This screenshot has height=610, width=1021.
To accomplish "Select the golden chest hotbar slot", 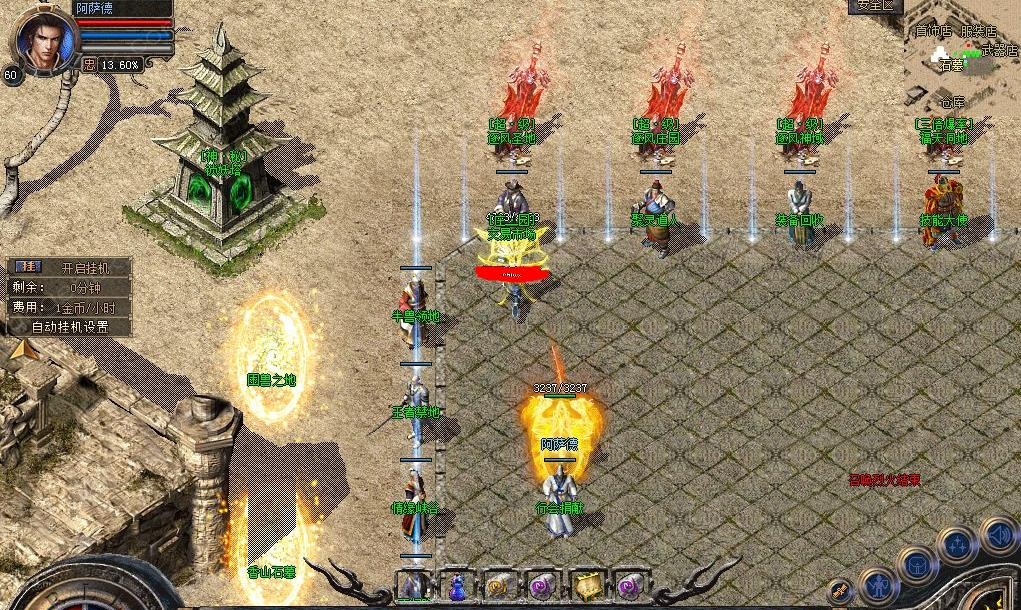I will point(587,584).
